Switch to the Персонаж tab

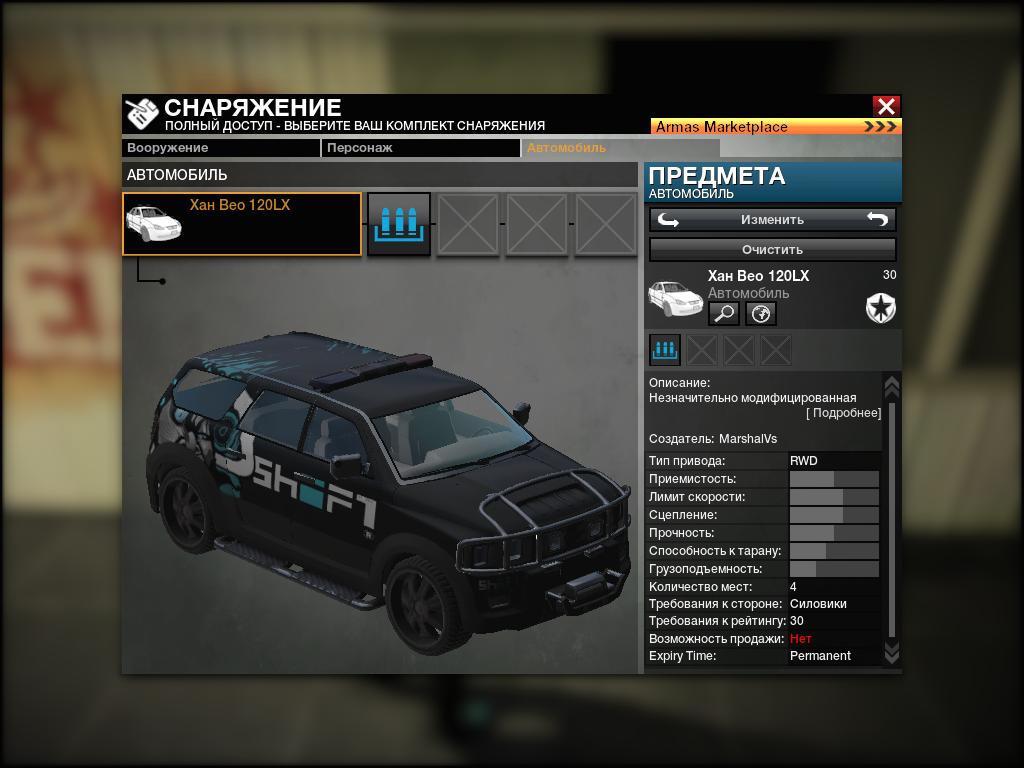[420, 148]
